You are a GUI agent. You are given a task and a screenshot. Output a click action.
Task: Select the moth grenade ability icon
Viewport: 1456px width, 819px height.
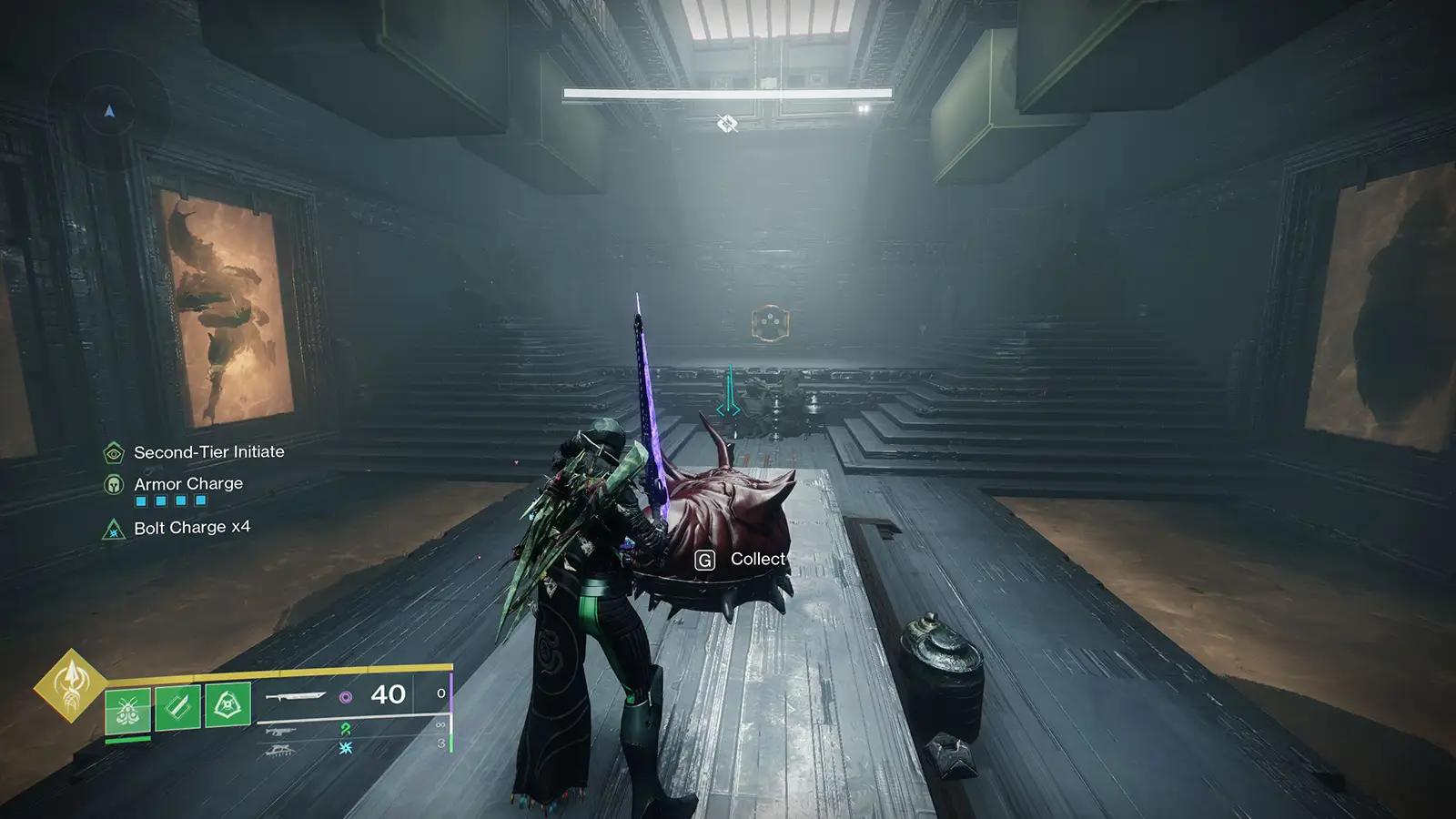(127, 709)
